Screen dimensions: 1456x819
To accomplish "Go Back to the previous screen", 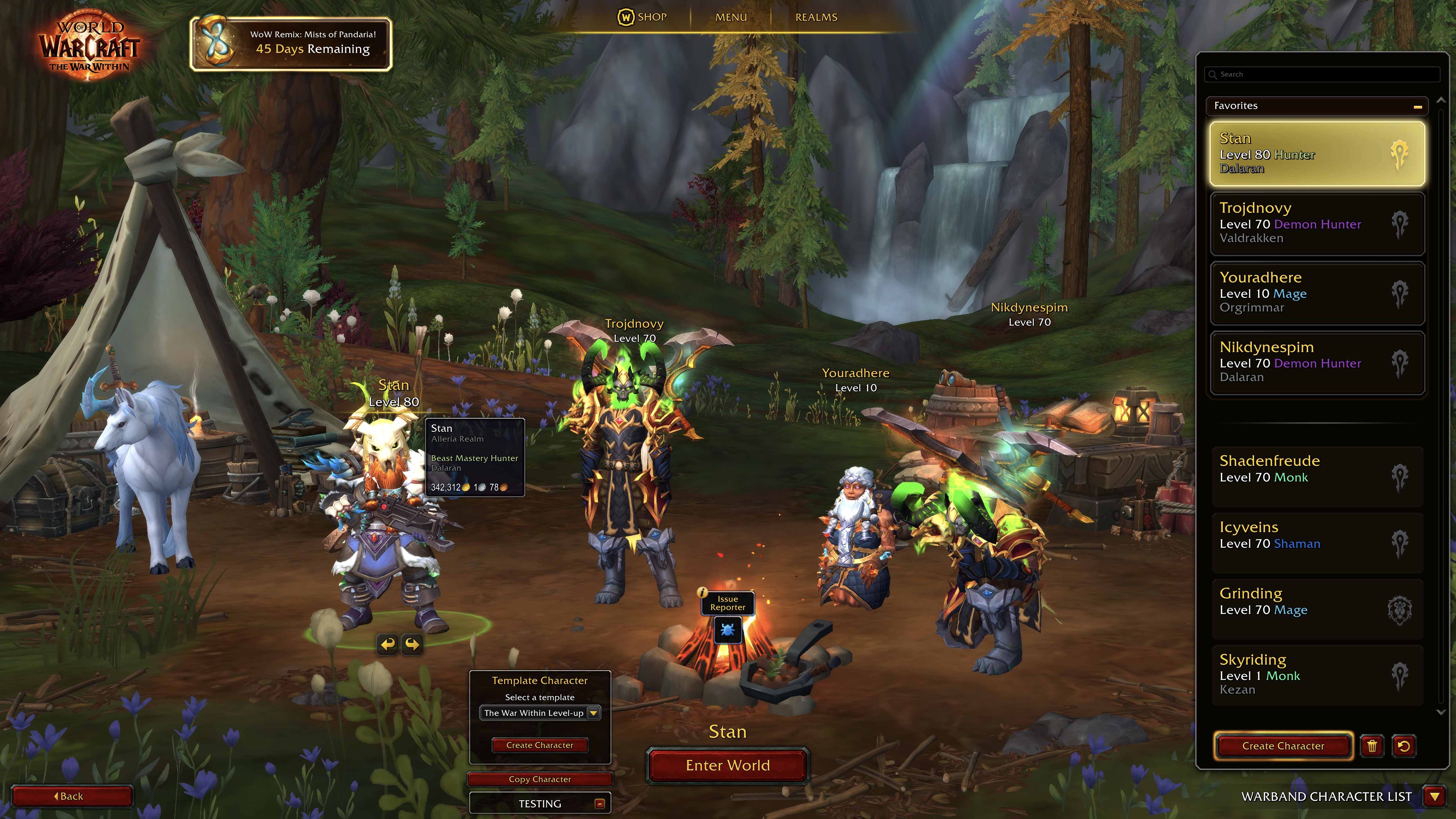I will 71,796.
